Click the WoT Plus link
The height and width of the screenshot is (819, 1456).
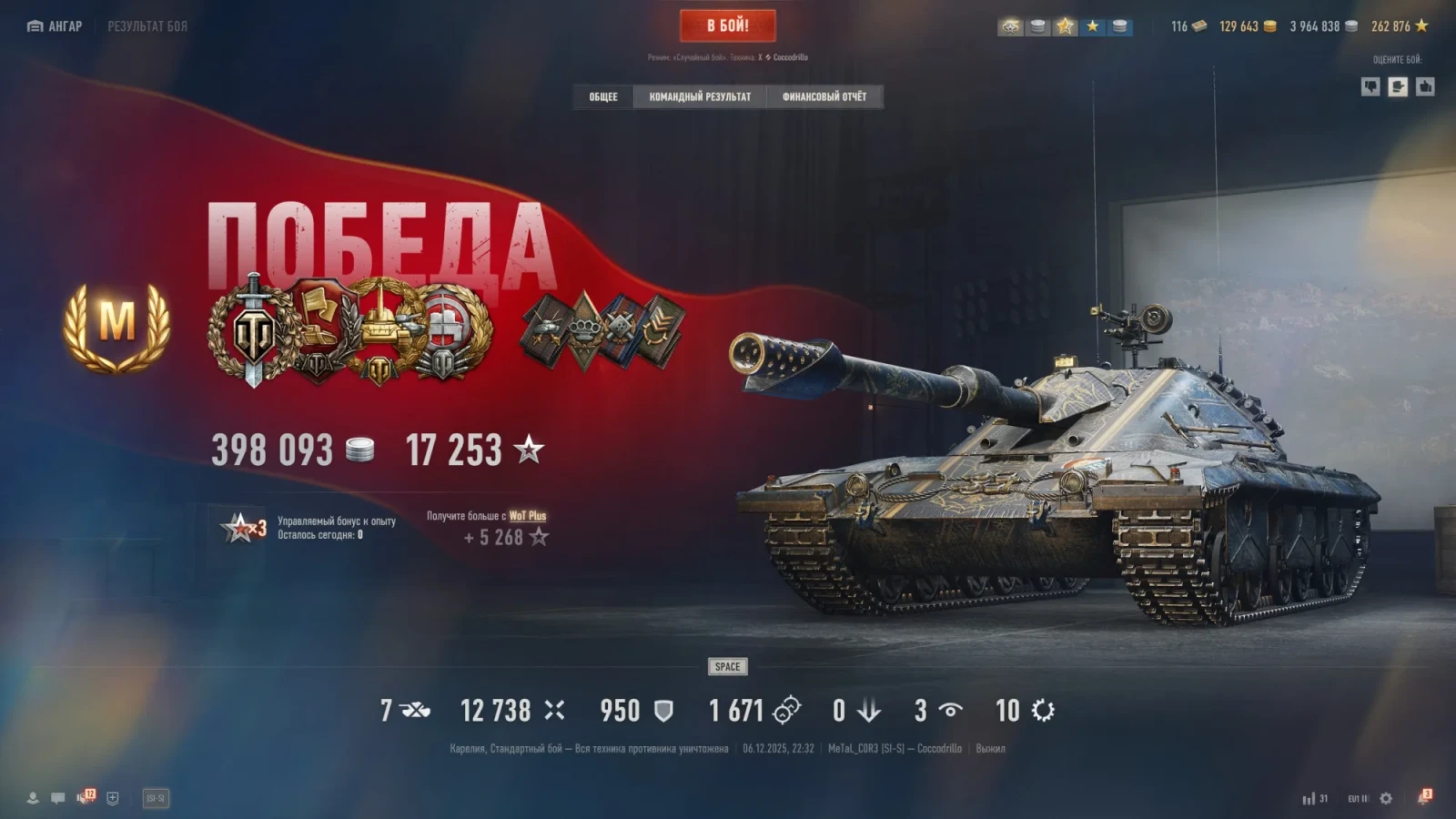527,516
